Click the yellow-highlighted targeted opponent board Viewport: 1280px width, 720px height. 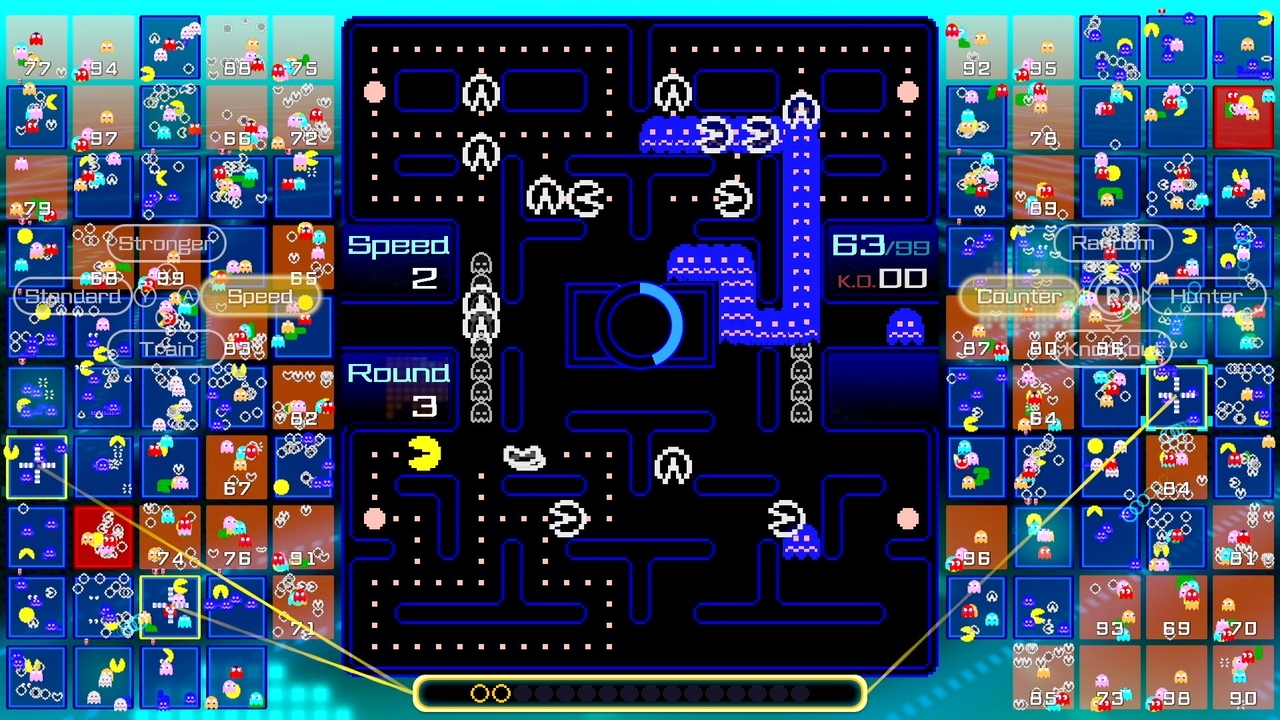coord(1177,396)
